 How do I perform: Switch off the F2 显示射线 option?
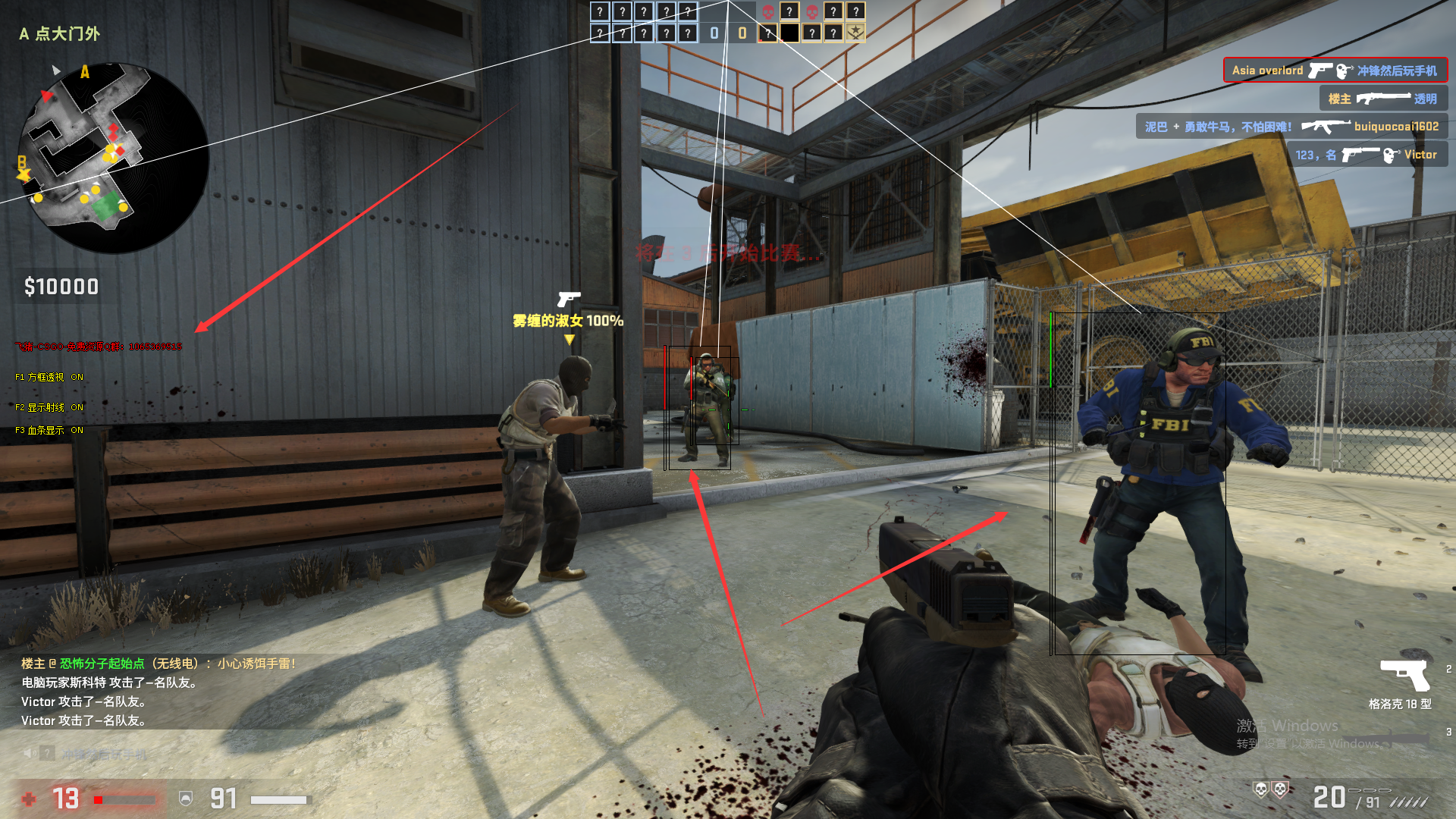coord(49,407)
